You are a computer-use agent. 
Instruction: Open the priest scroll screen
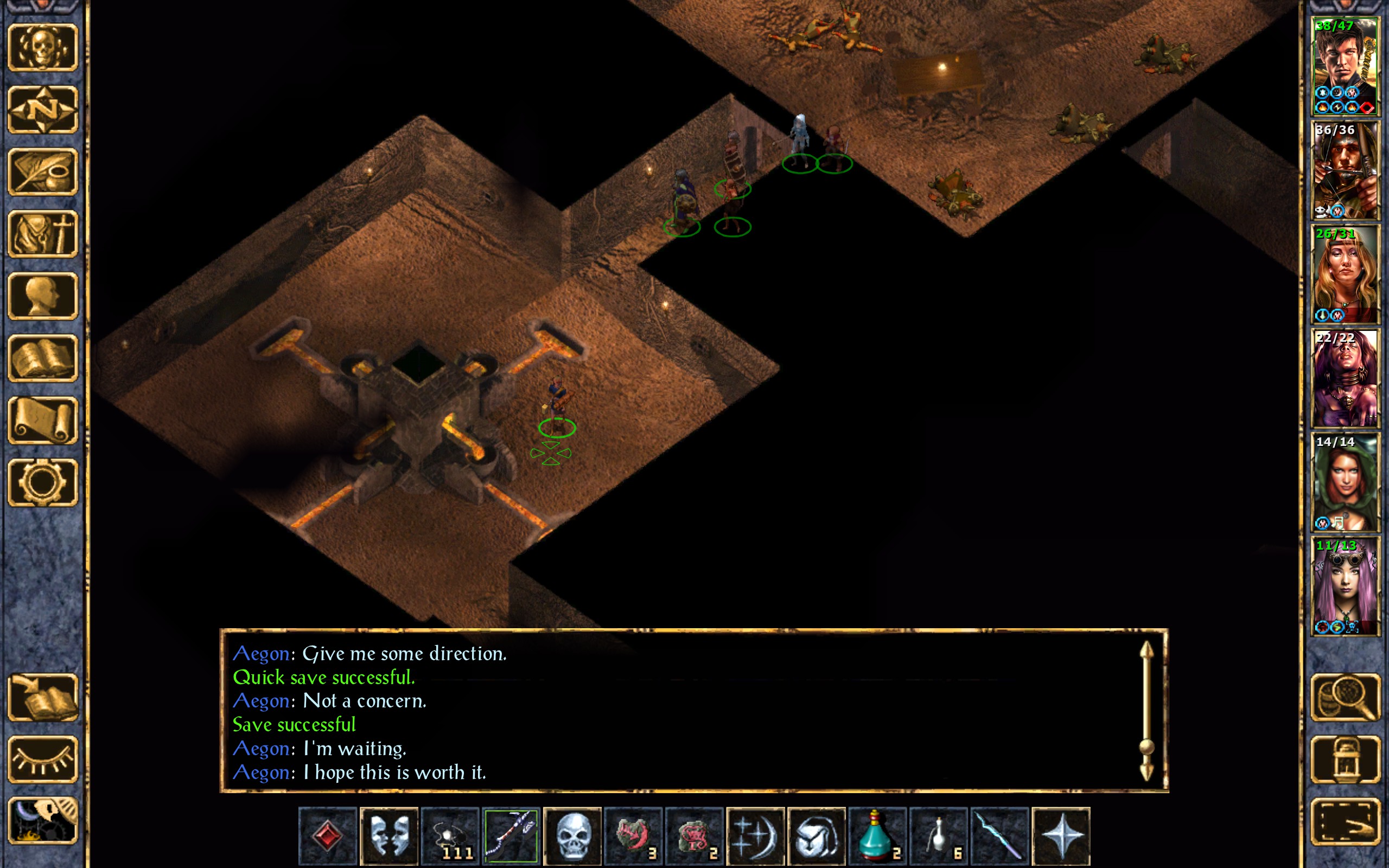click(x=42, y=420)
